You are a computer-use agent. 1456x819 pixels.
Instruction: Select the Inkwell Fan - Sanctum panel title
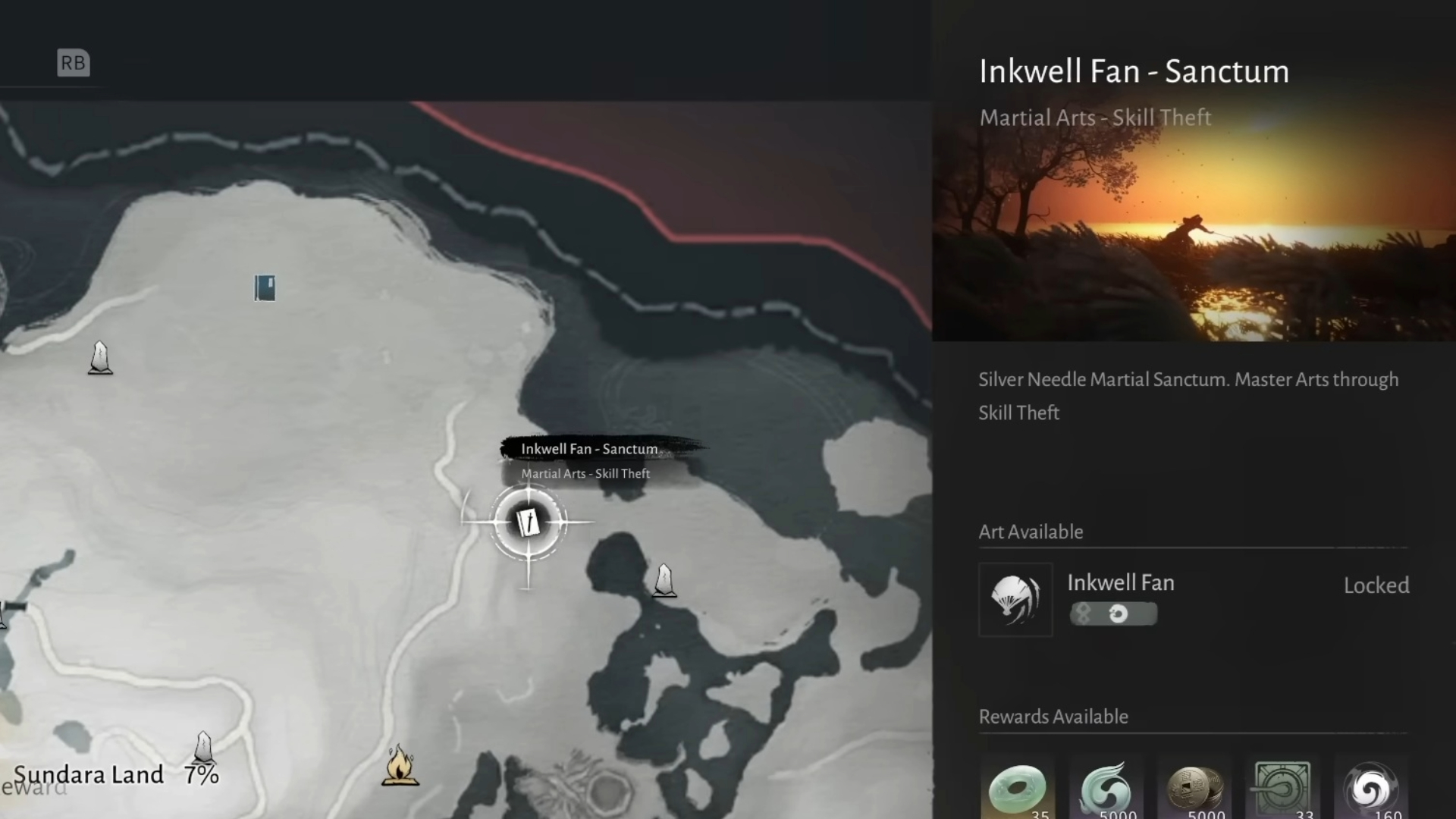coord(1134,71)
